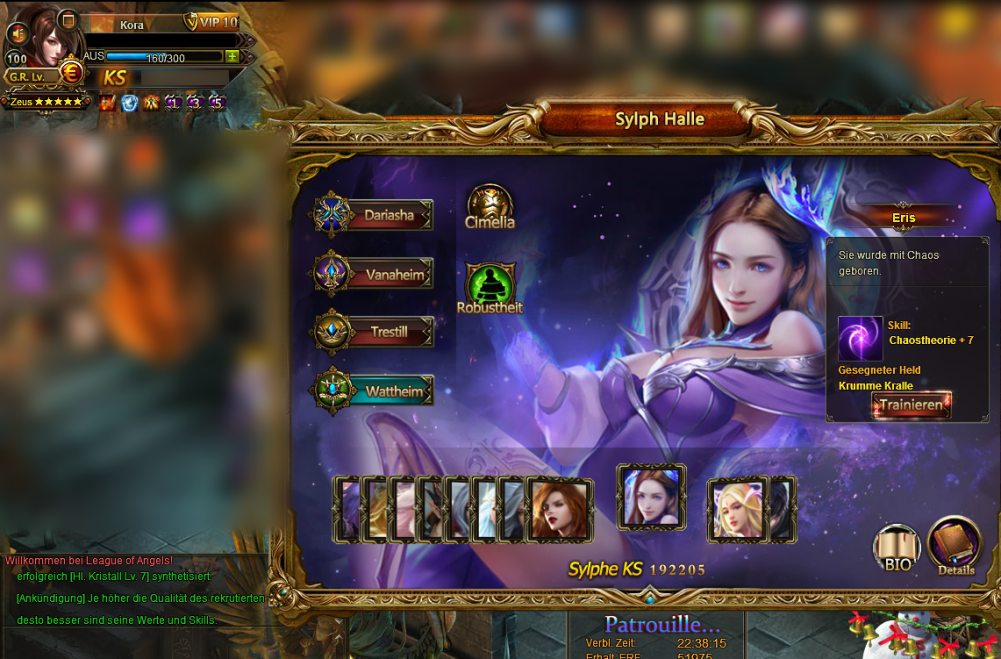Open the BIO book

point(897,548)
